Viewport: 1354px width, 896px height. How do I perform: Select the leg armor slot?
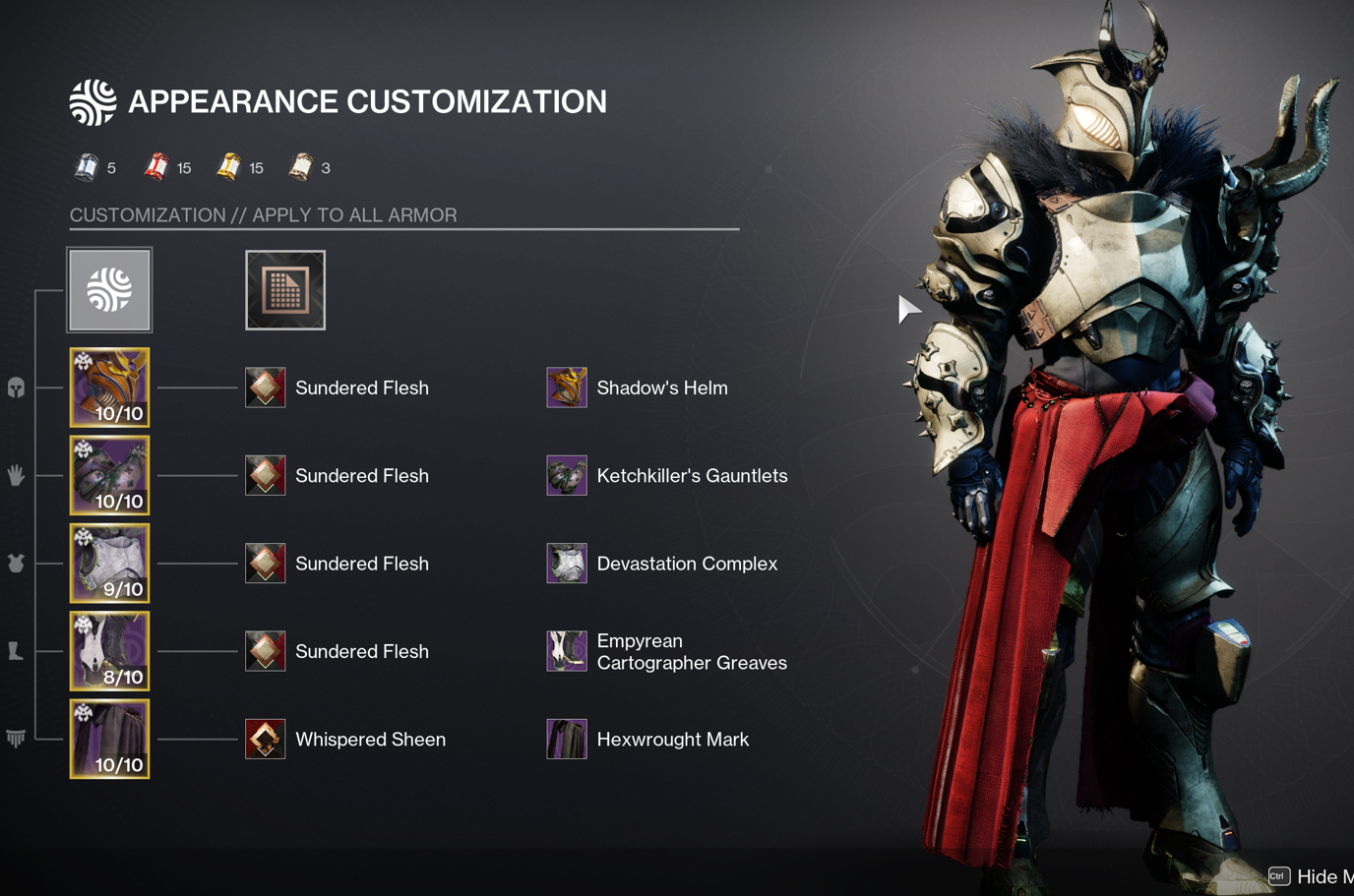(109, 651)
